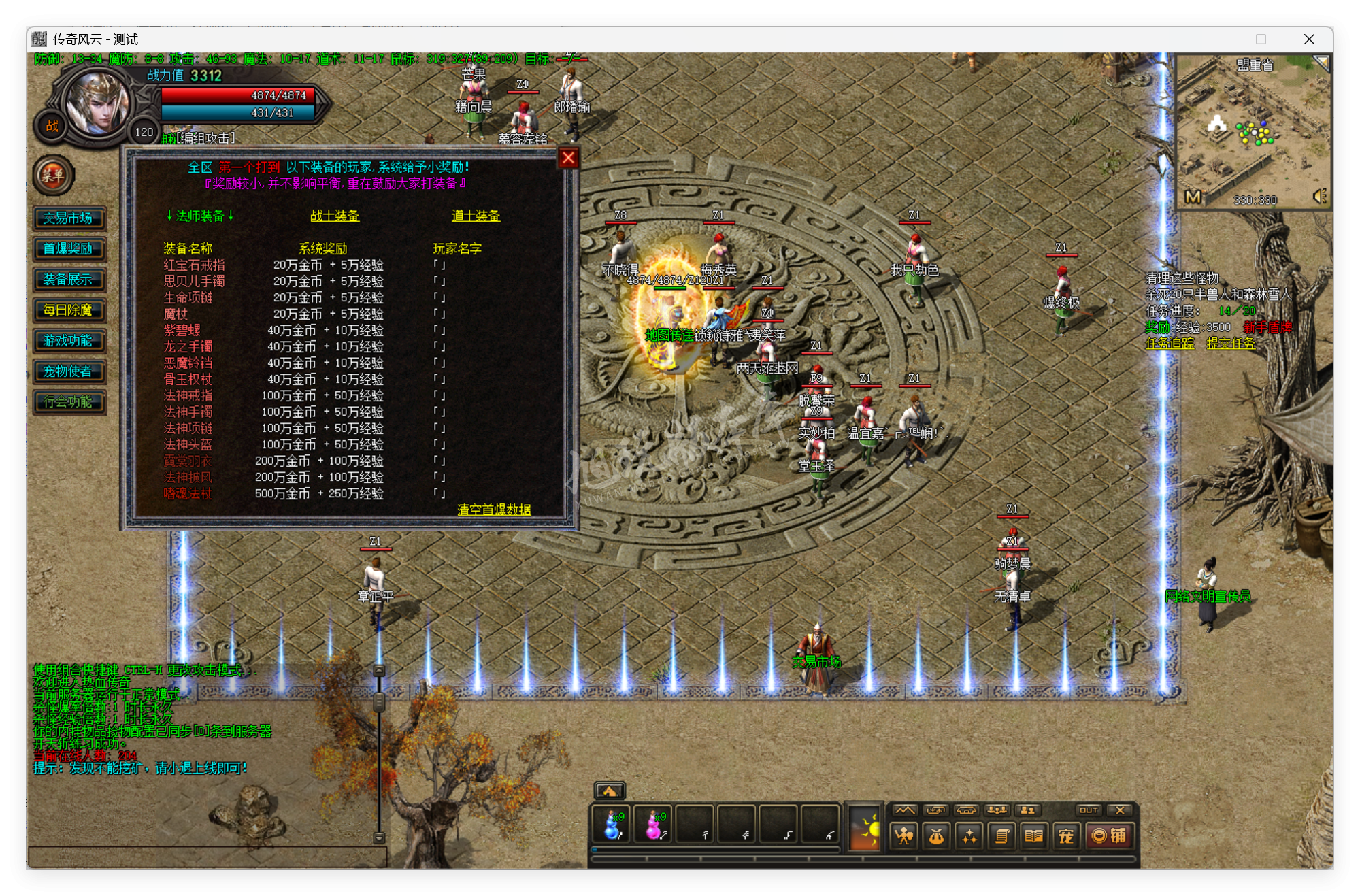Open the round 菜单 menu button
This screenshot has height=896, width=1360.
coord(54,176)
